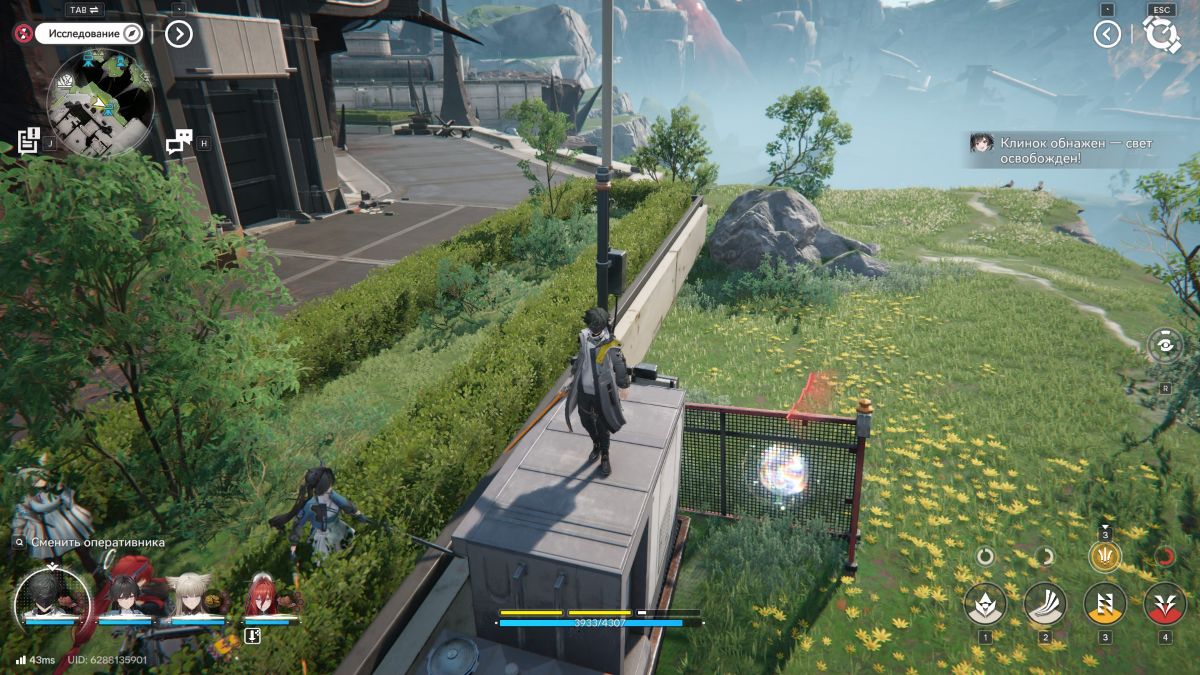
Task: Click the Исследование mode pill
Action: click(89, 33)
